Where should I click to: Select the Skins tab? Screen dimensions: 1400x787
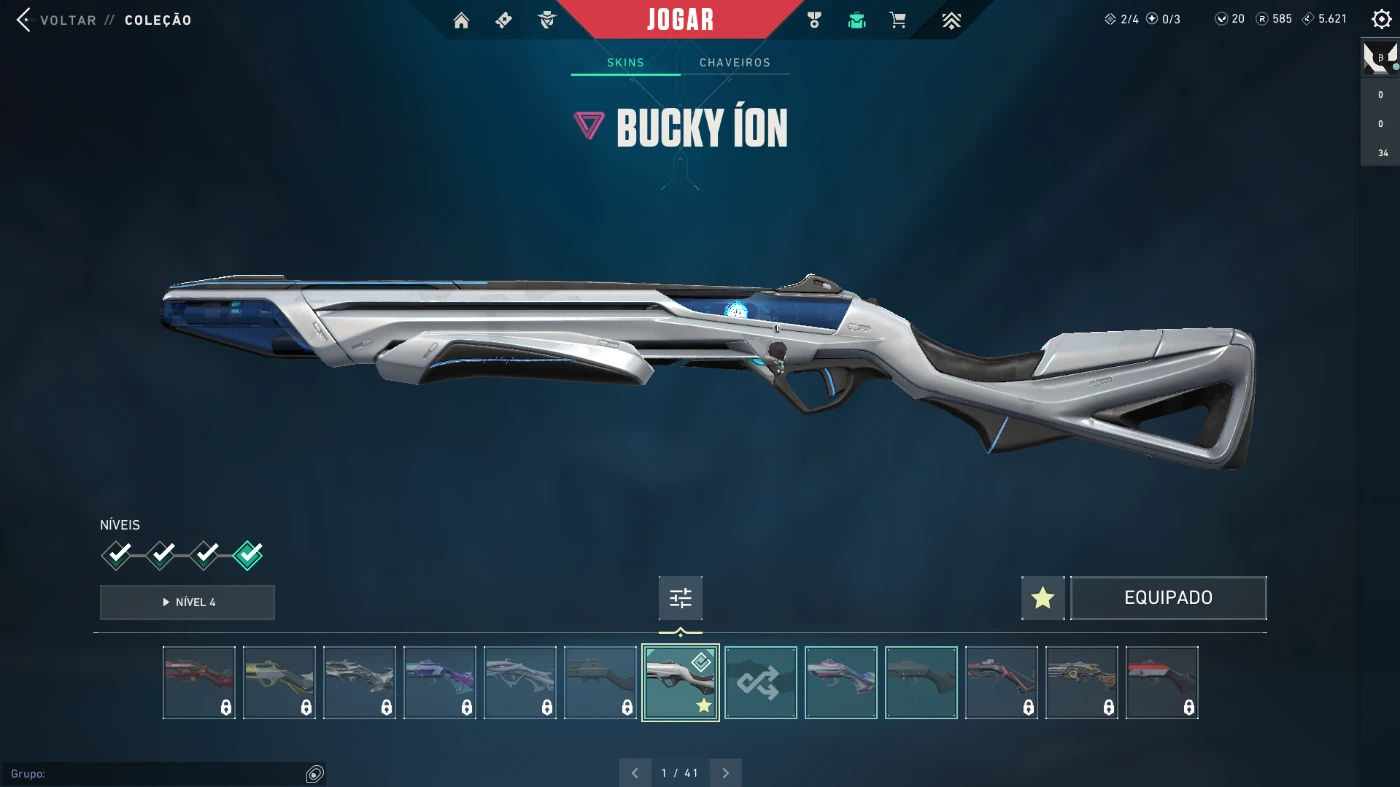point(626,62)
